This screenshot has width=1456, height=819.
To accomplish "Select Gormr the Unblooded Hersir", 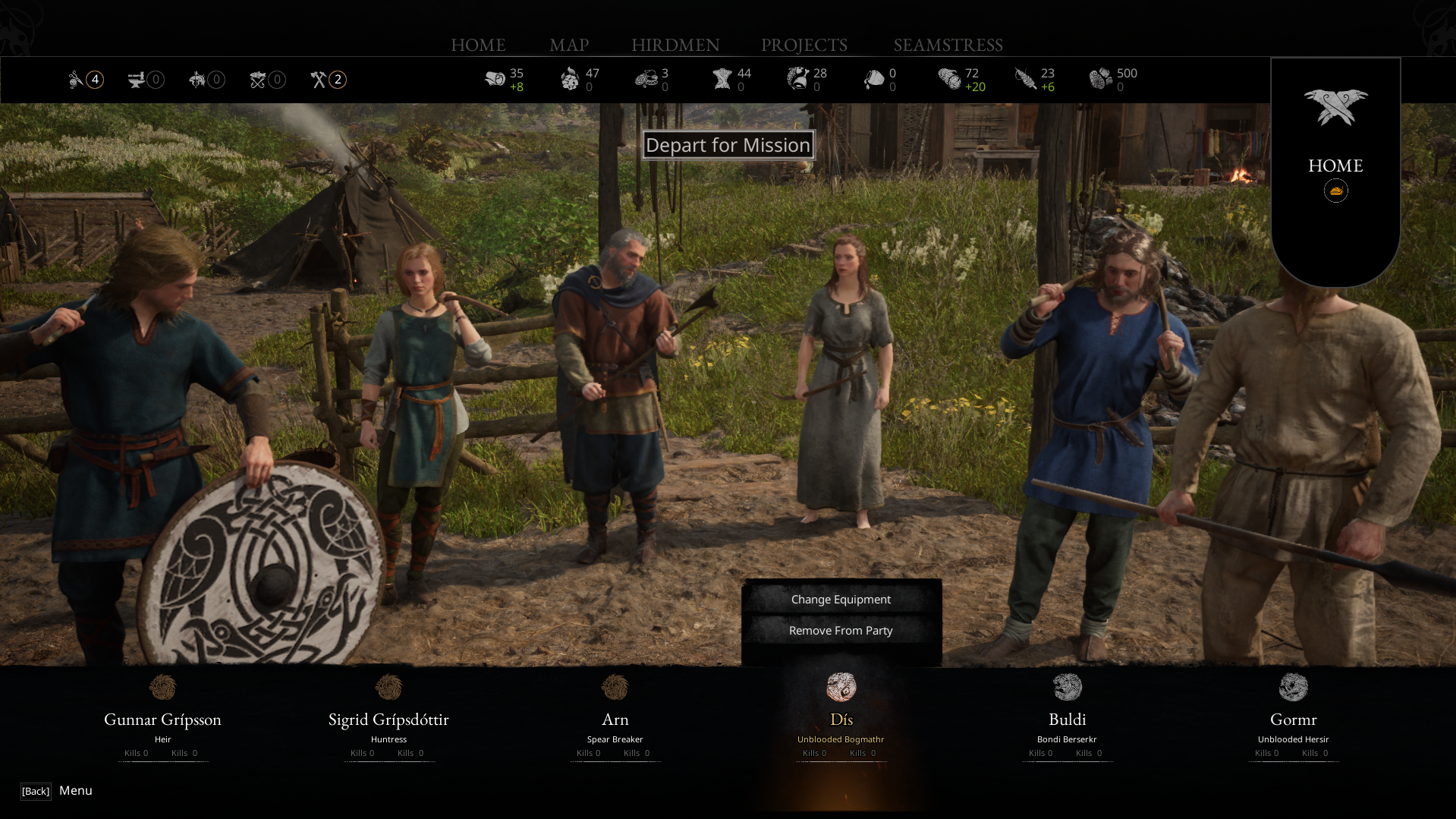I will pos(1293,719).
